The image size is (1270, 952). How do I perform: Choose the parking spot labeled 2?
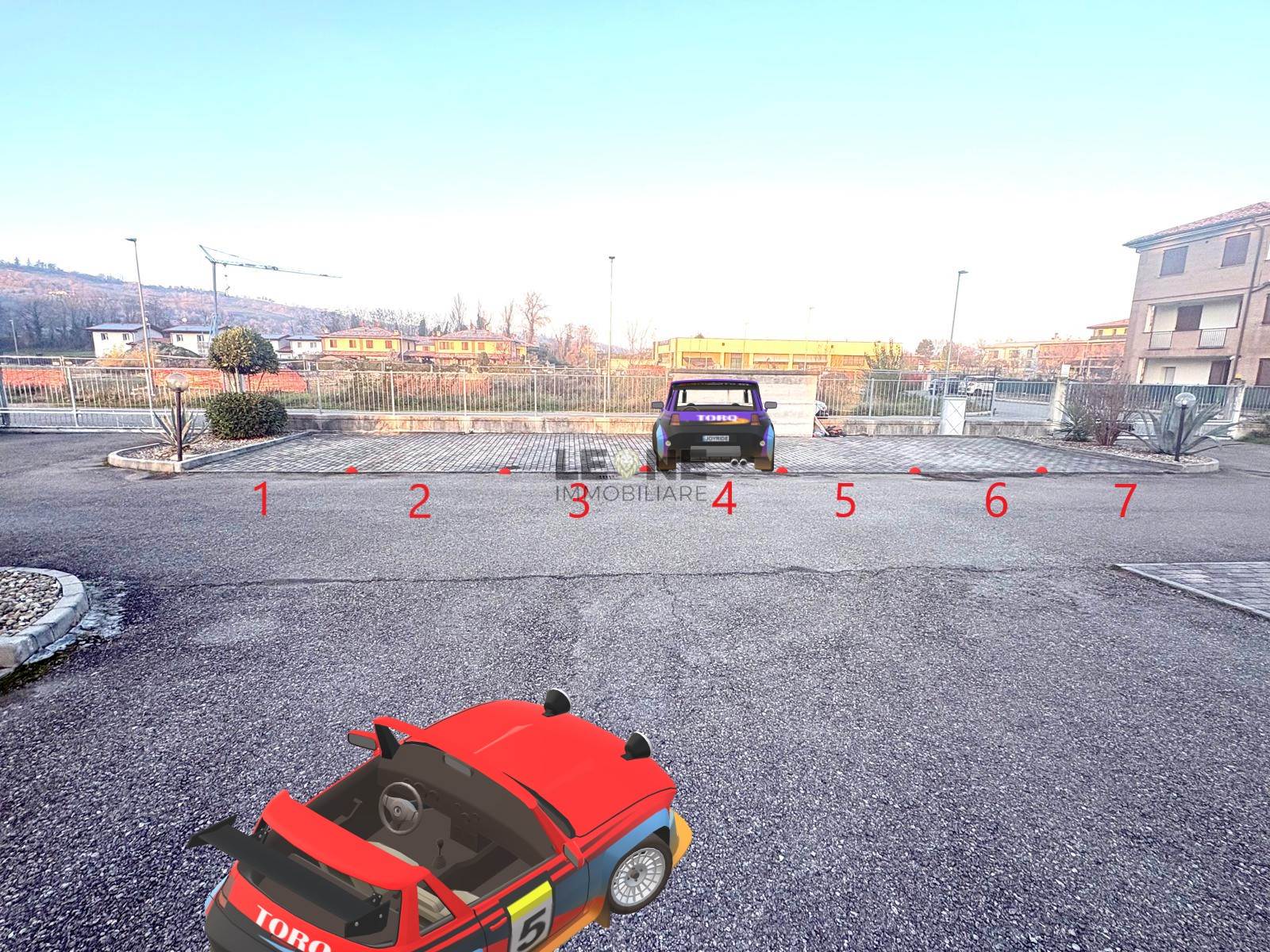[419, 501]
